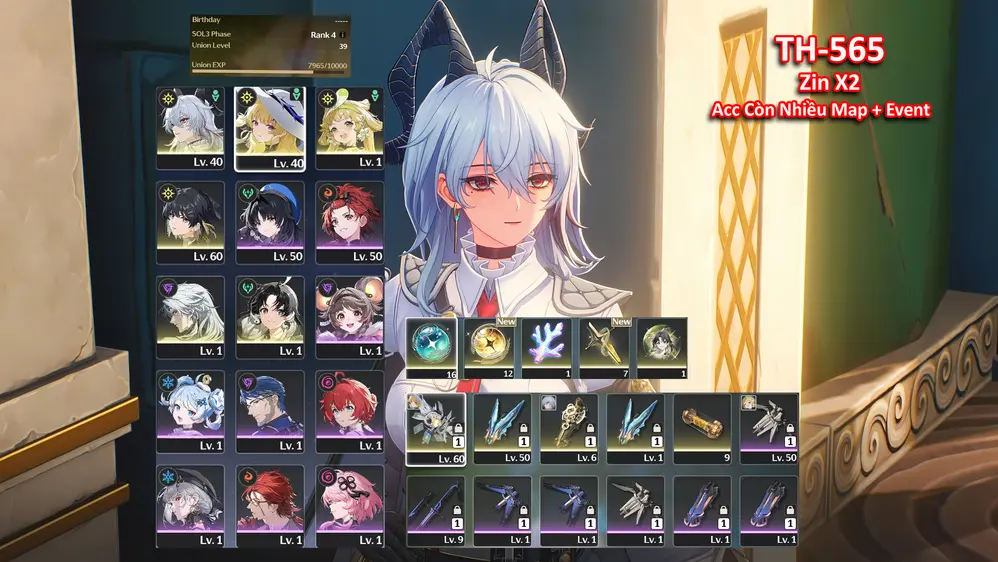Choose the blonde character with white hat
998x562 pixels.
click(269, 128)
